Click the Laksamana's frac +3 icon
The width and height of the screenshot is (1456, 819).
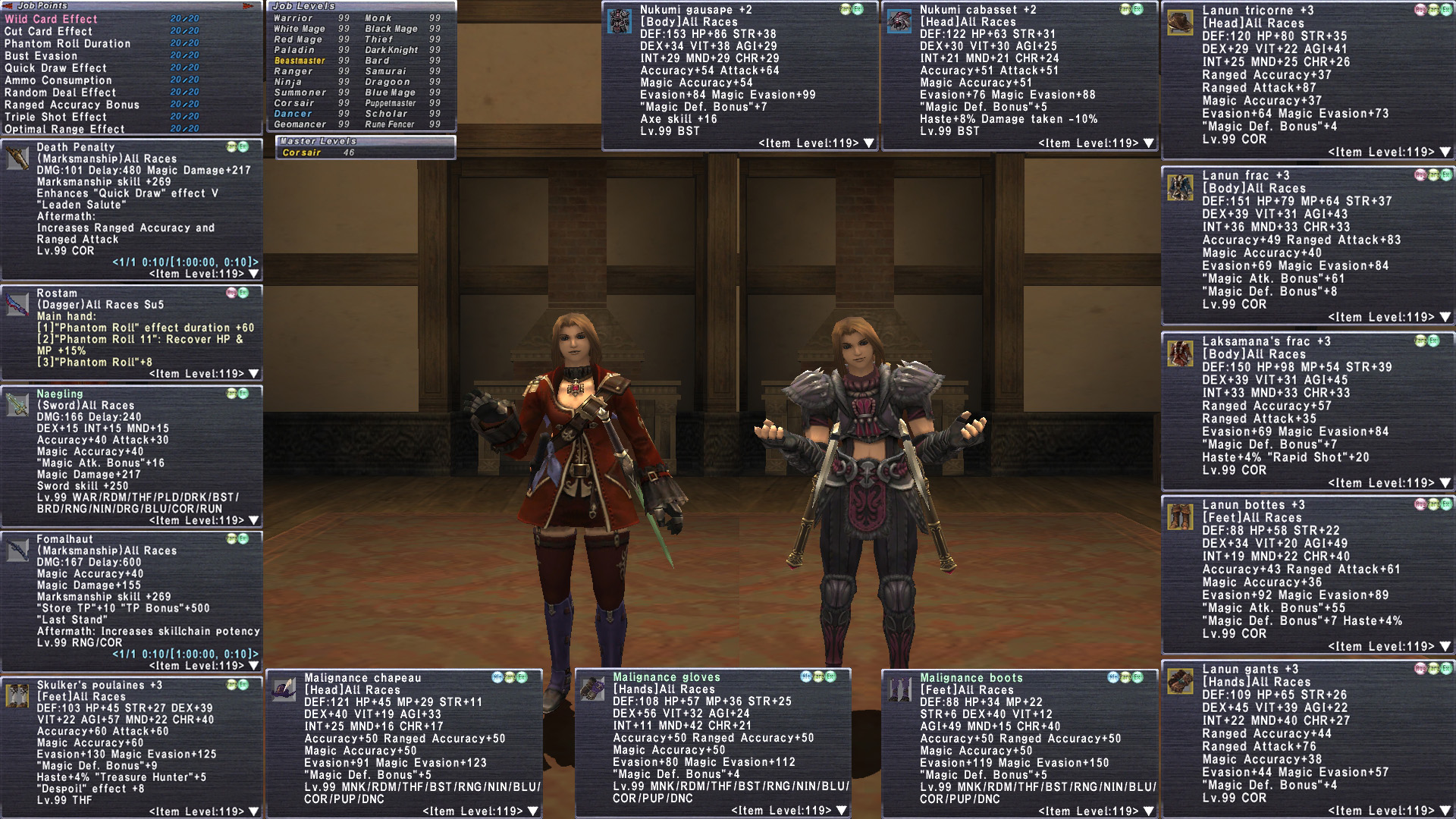tap(1180, 353)
